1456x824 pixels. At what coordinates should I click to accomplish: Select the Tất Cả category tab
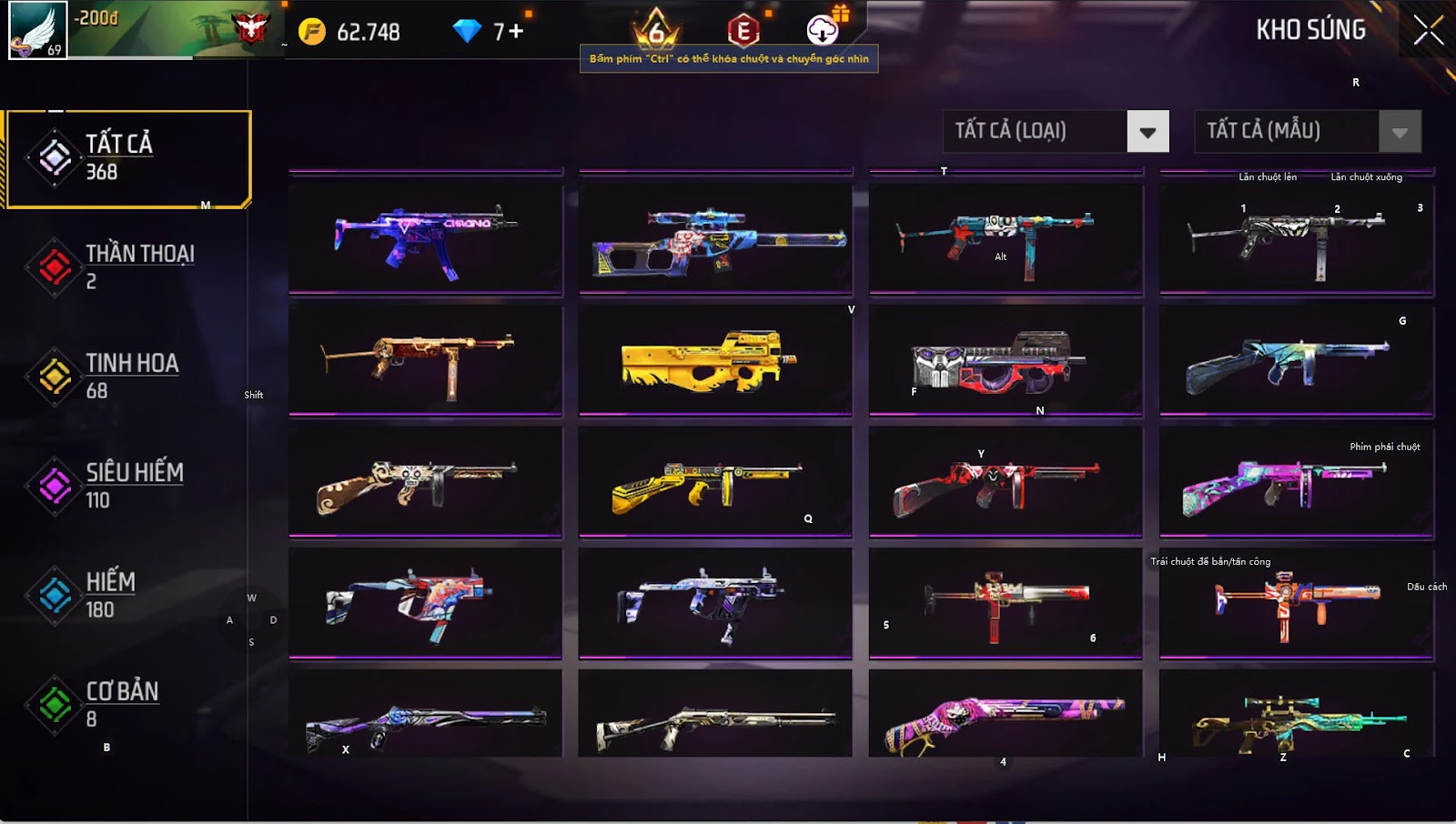click(x=127, y=158)
